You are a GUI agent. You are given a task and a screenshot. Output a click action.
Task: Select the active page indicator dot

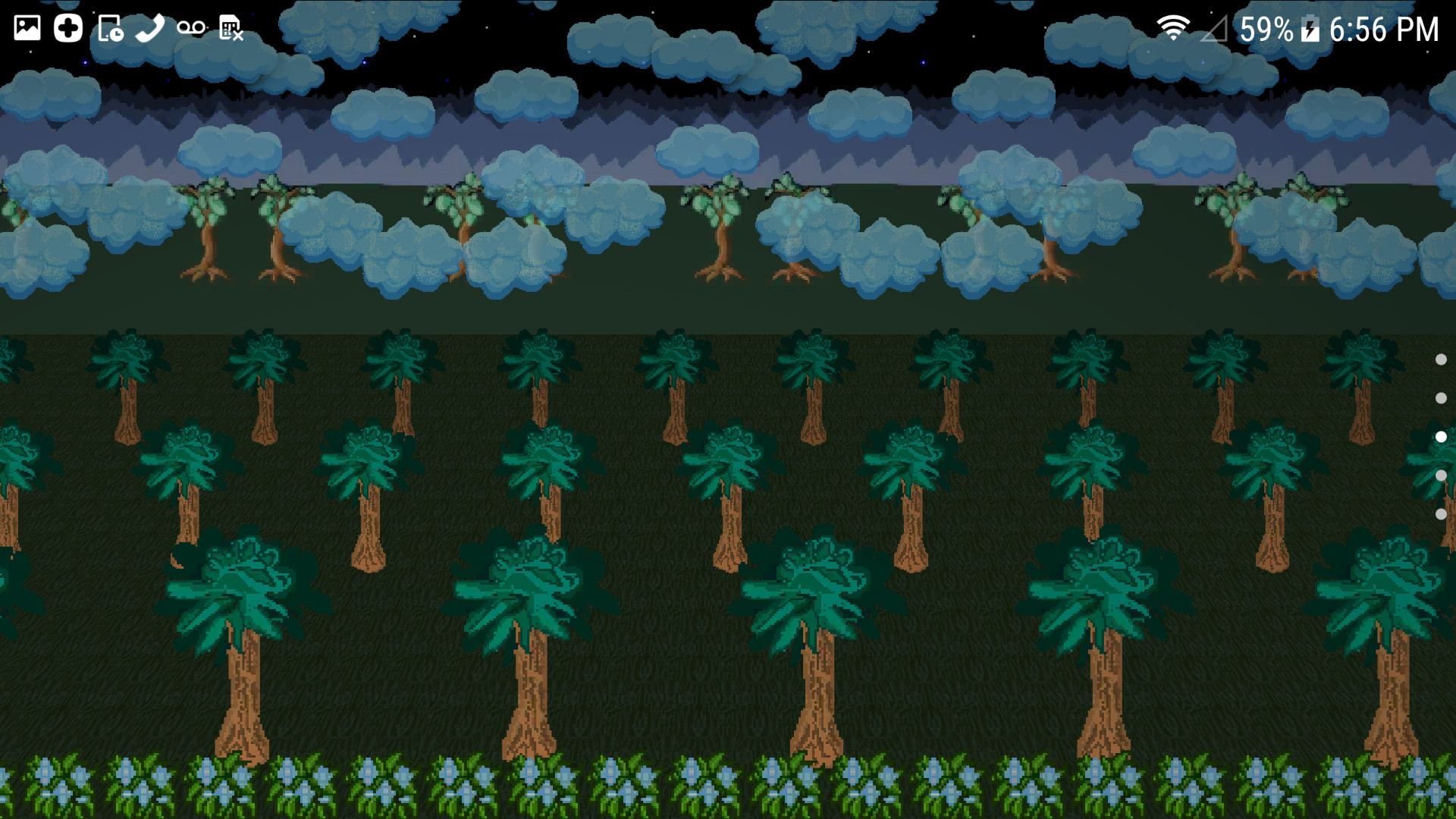coord(1440,436)
